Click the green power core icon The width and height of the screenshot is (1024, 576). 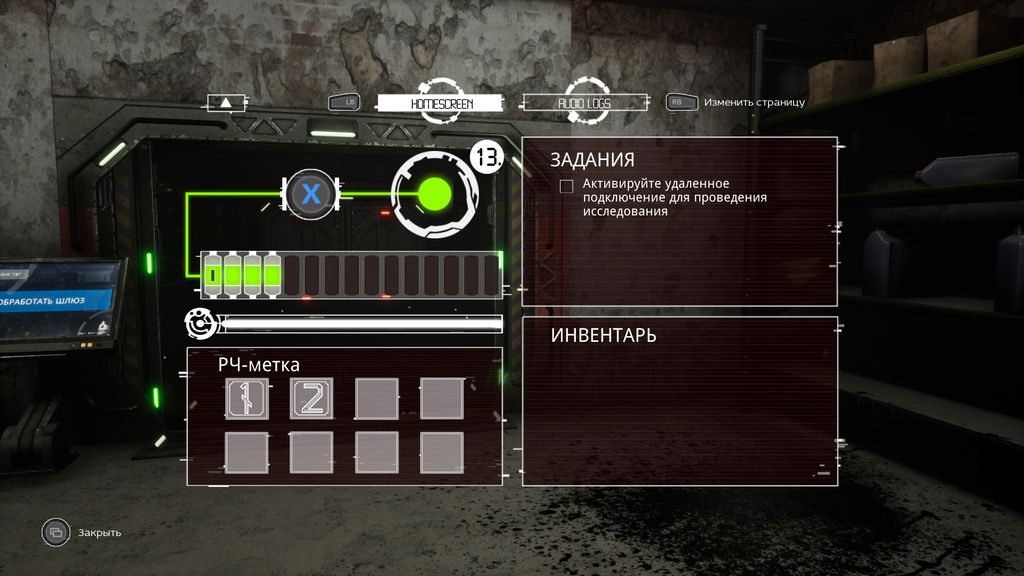[434, 195]
